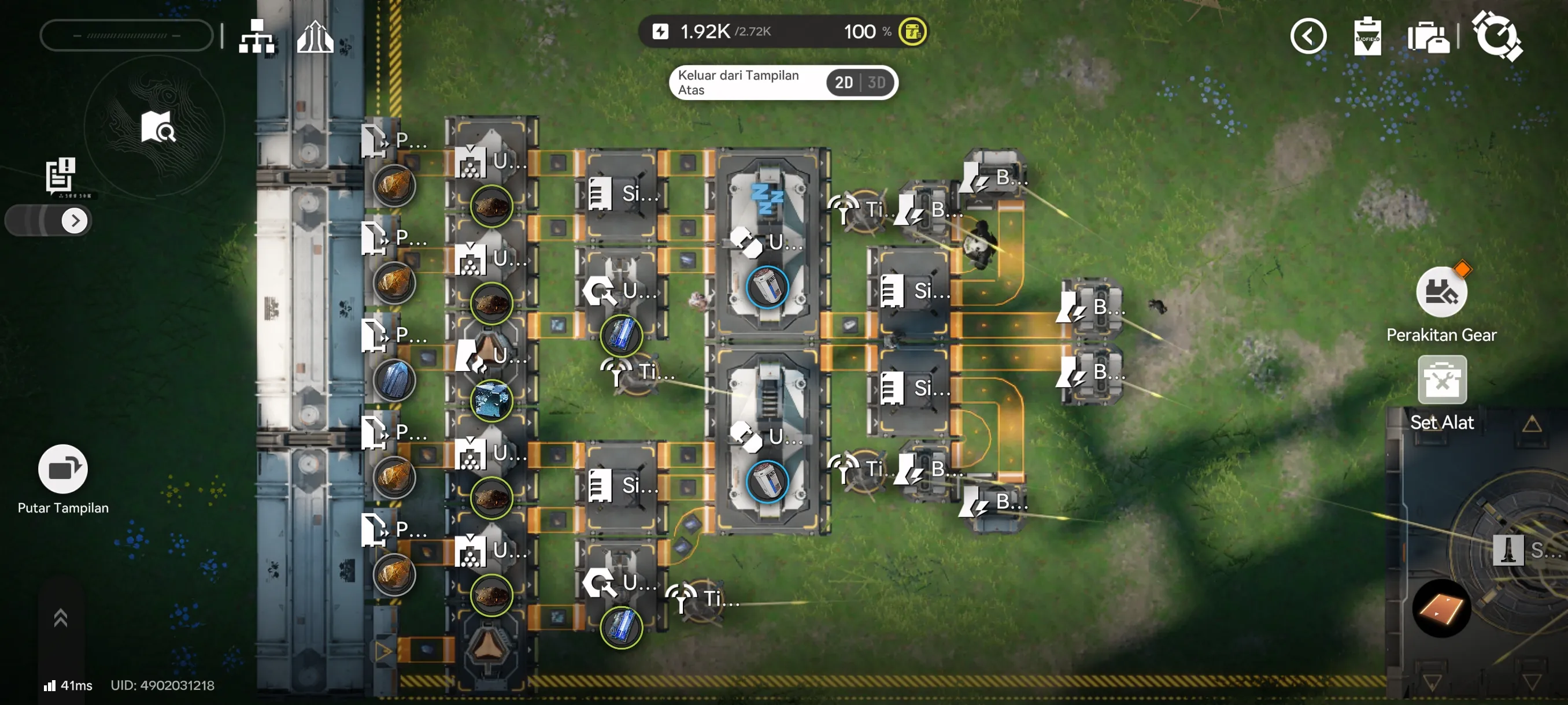Open the map search icon
The image size is (1568, 705).
[158, 127]
